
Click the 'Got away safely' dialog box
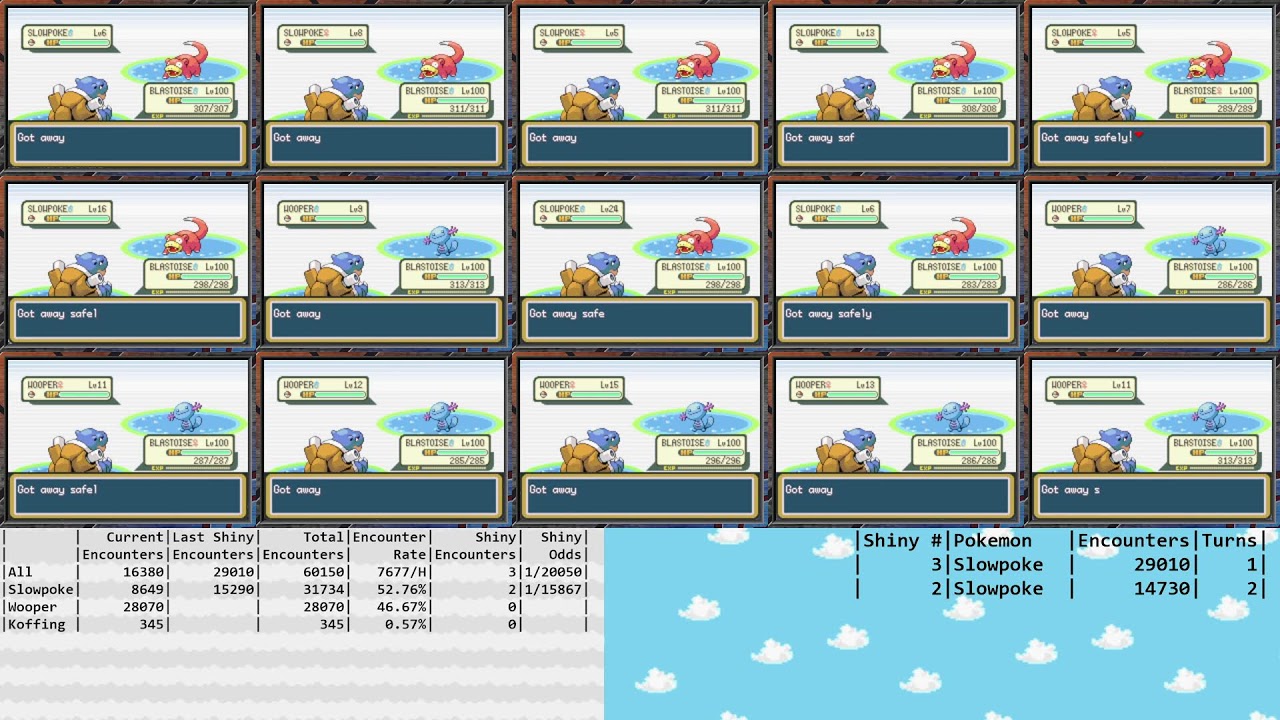(895, 320)
